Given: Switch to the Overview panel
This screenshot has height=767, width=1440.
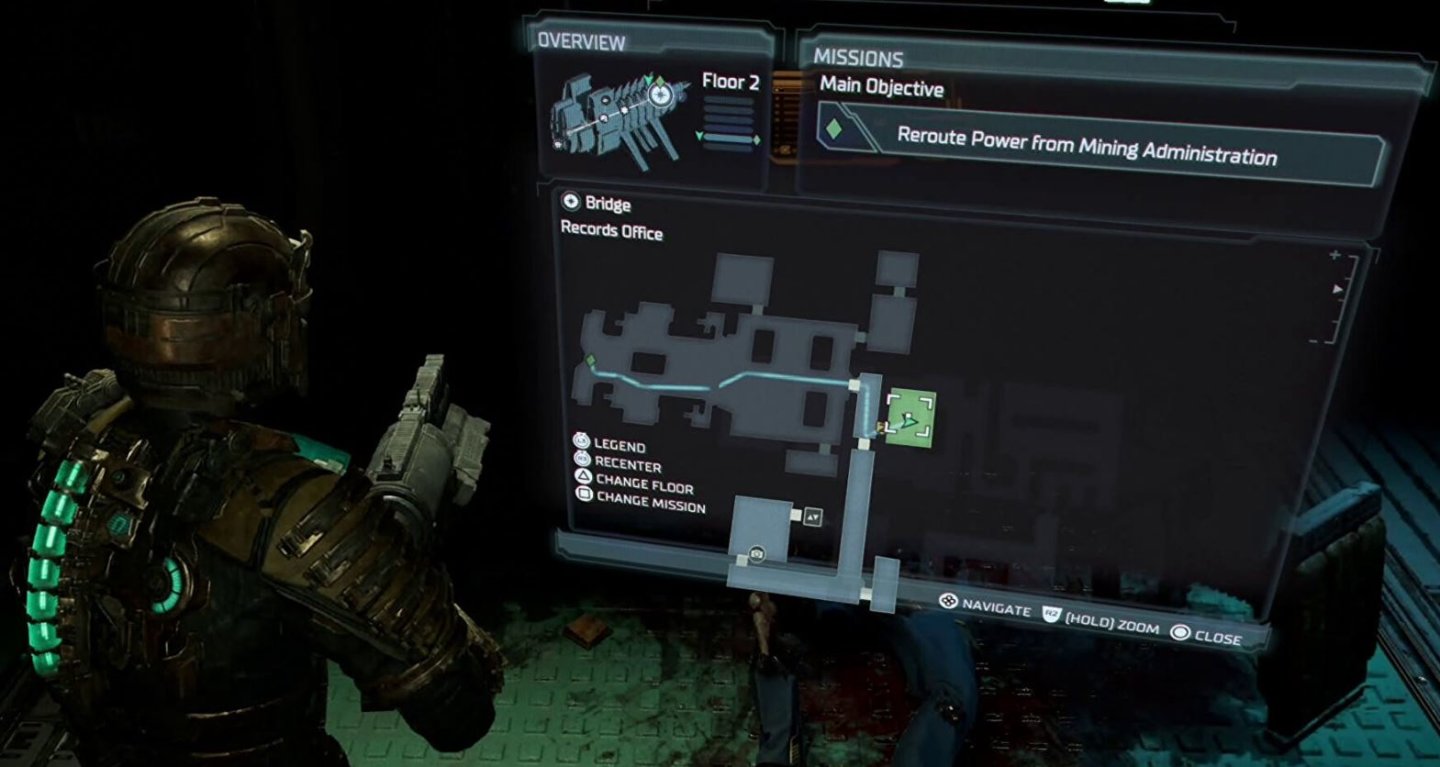Looking at the screenshot, I should (x=580, y=43).
